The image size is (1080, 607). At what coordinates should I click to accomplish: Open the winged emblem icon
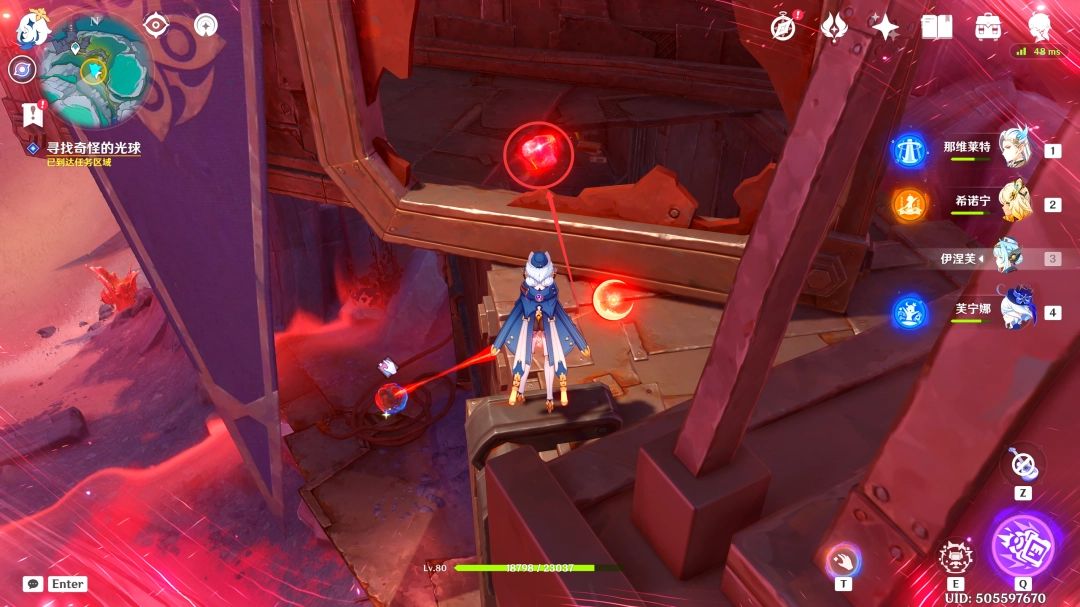click(x=834, y=27)
